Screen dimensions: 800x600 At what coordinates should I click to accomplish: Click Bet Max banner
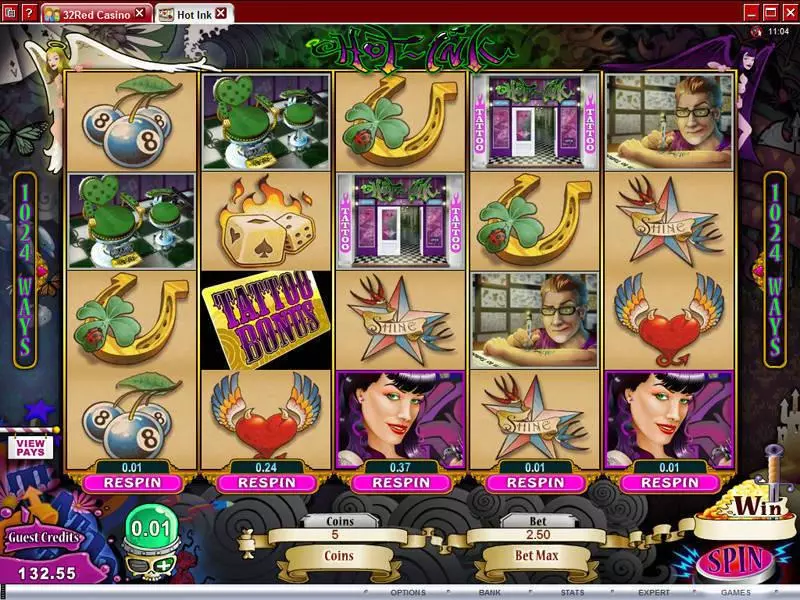[x=537, y=555]
